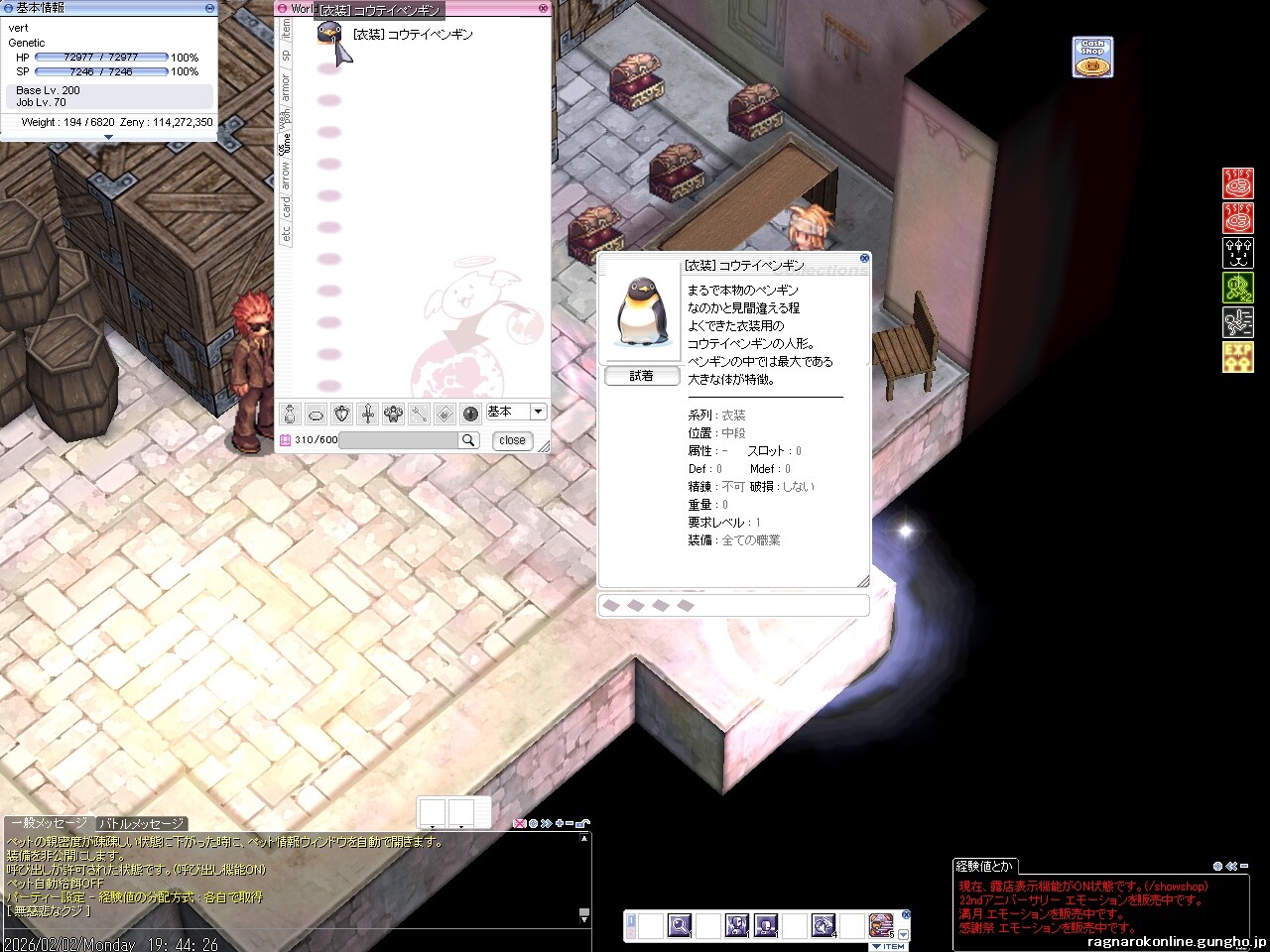Open the 基本 dropdown in inventory
The width and height of the screenshot is (1270, 952).
coord(539,412)
